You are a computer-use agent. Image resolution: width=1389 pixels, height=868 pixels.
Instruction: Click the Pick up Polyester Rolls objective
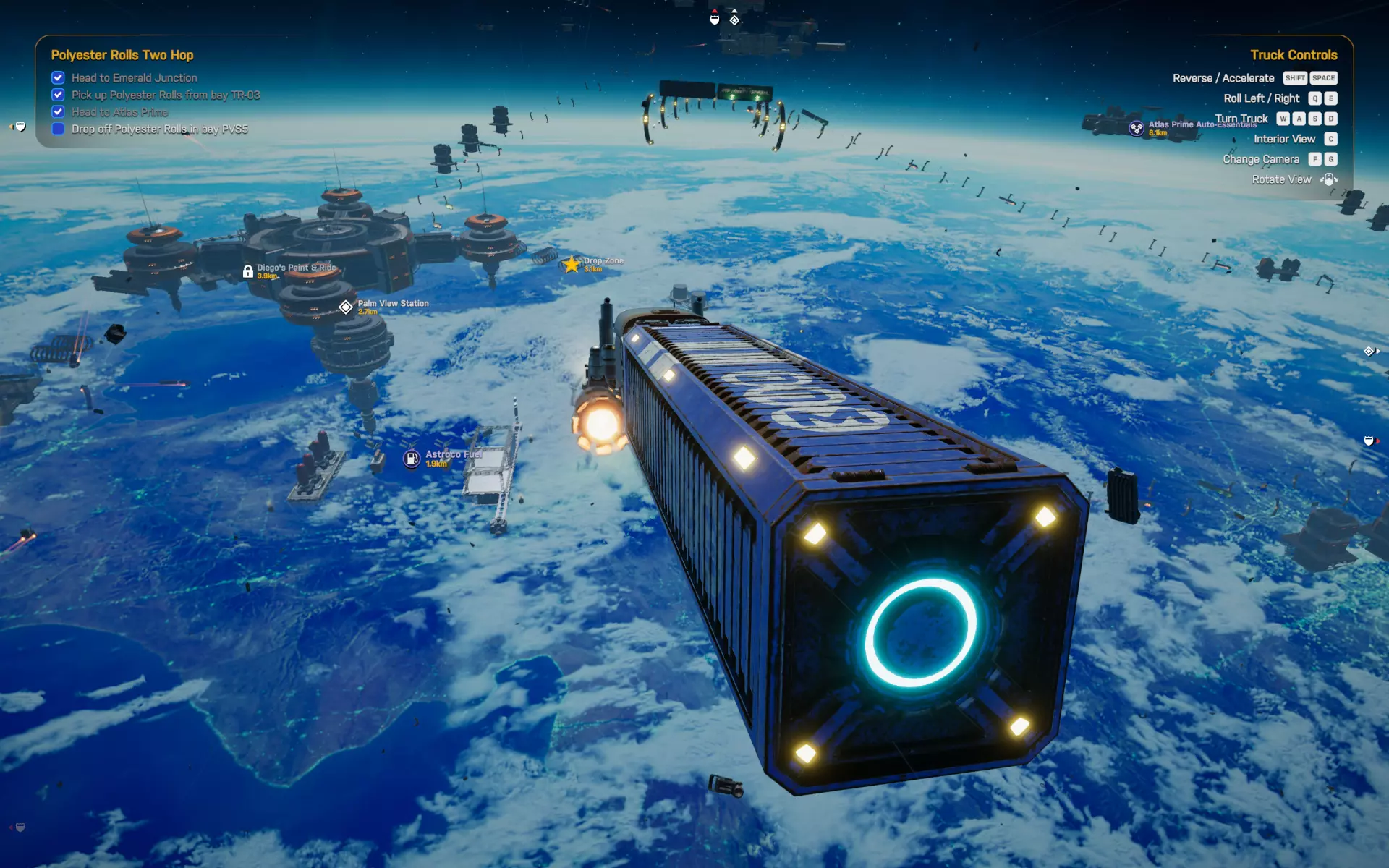click(165, 95)
